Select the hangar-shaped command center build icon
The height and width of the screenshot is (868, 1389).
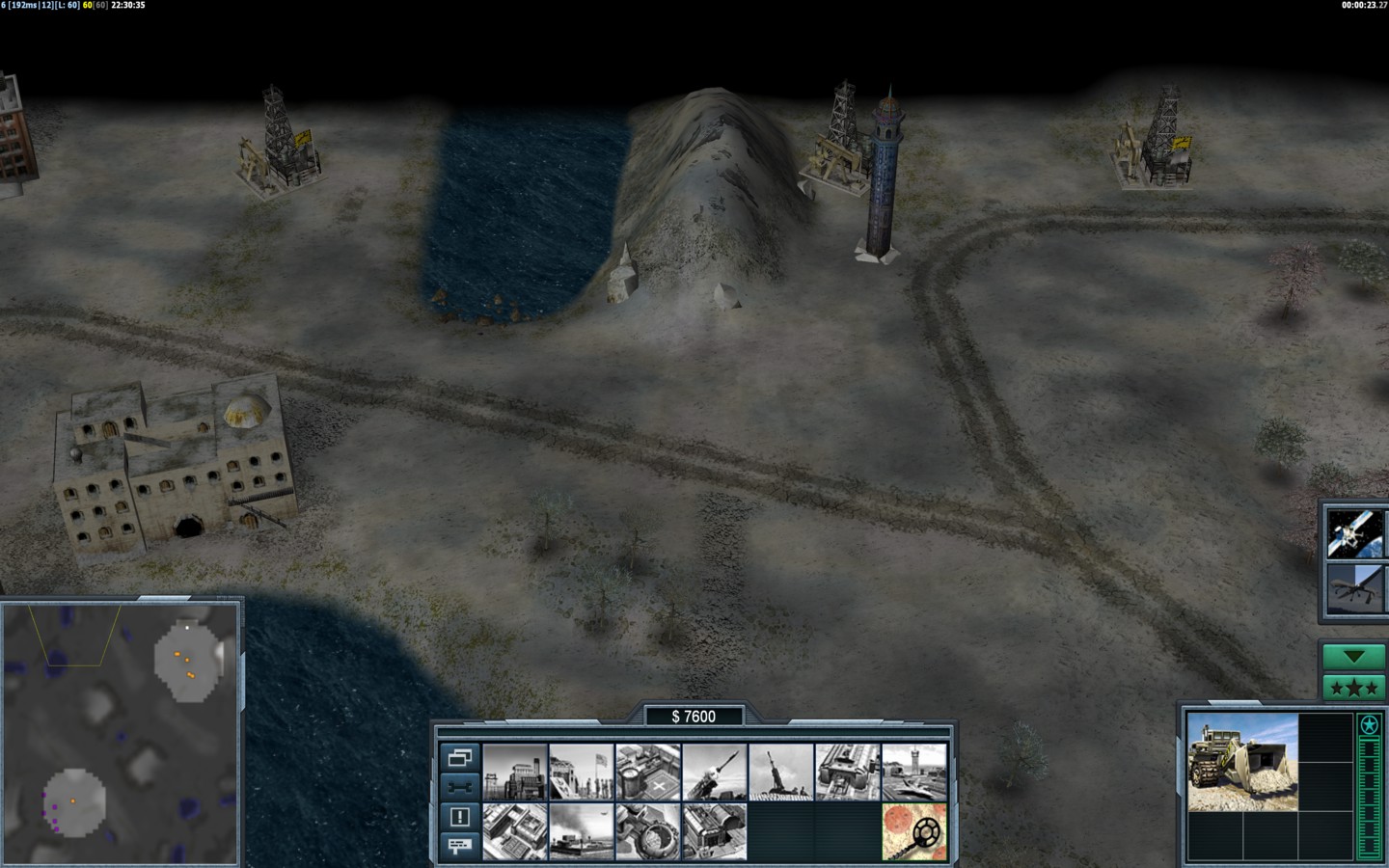[x=715, y=831]
